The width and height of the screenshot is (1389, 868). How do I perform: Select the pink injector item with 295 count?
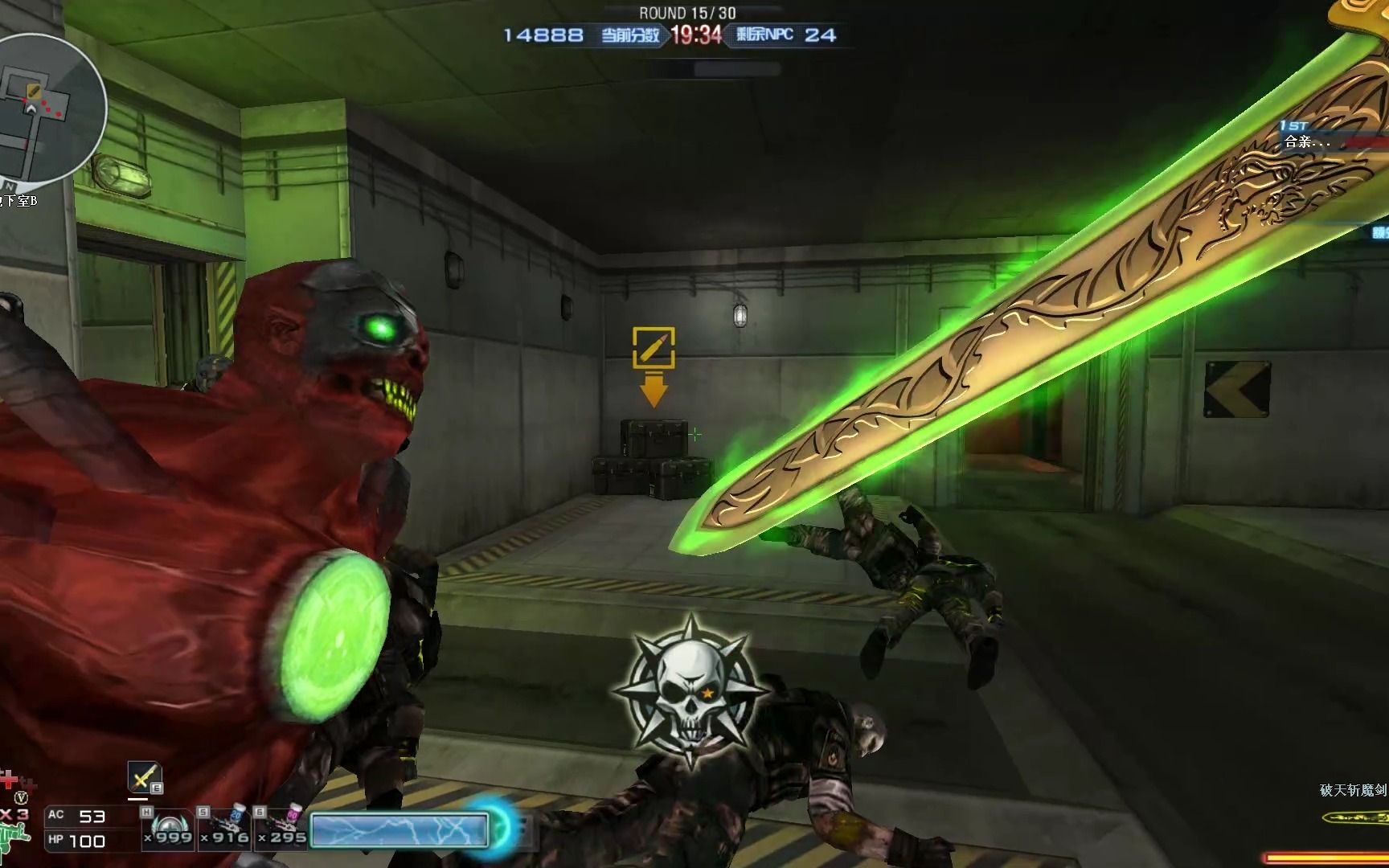coord(281,827)
